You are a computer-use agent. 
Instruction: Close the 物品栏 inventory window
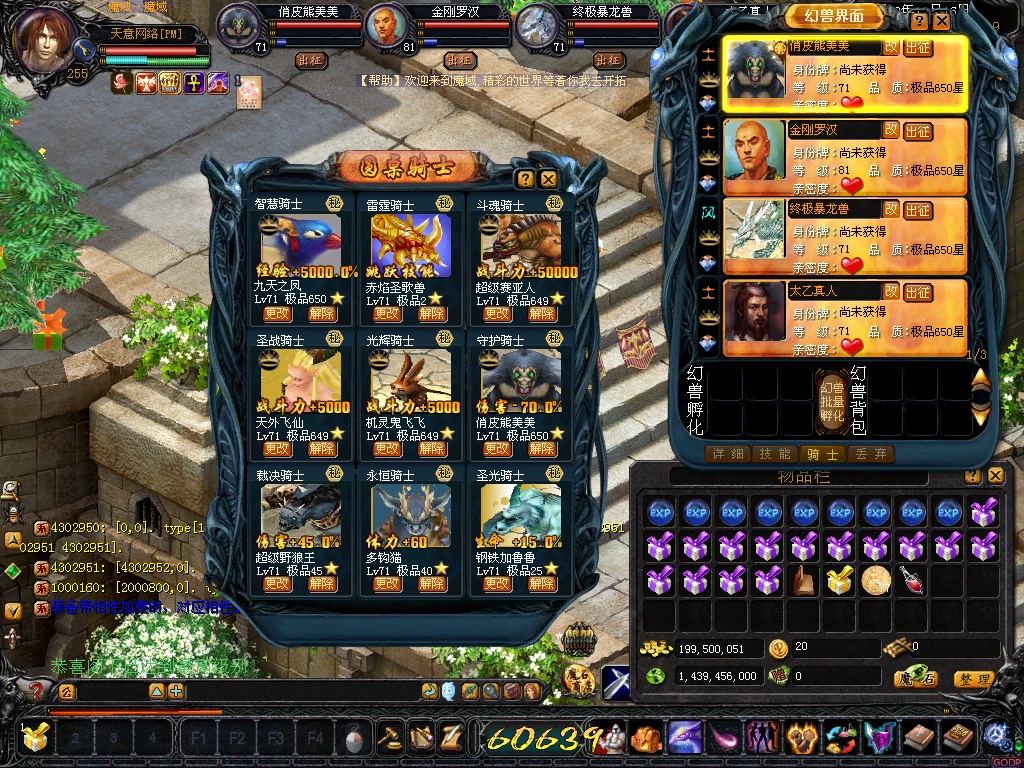(995, 476)
